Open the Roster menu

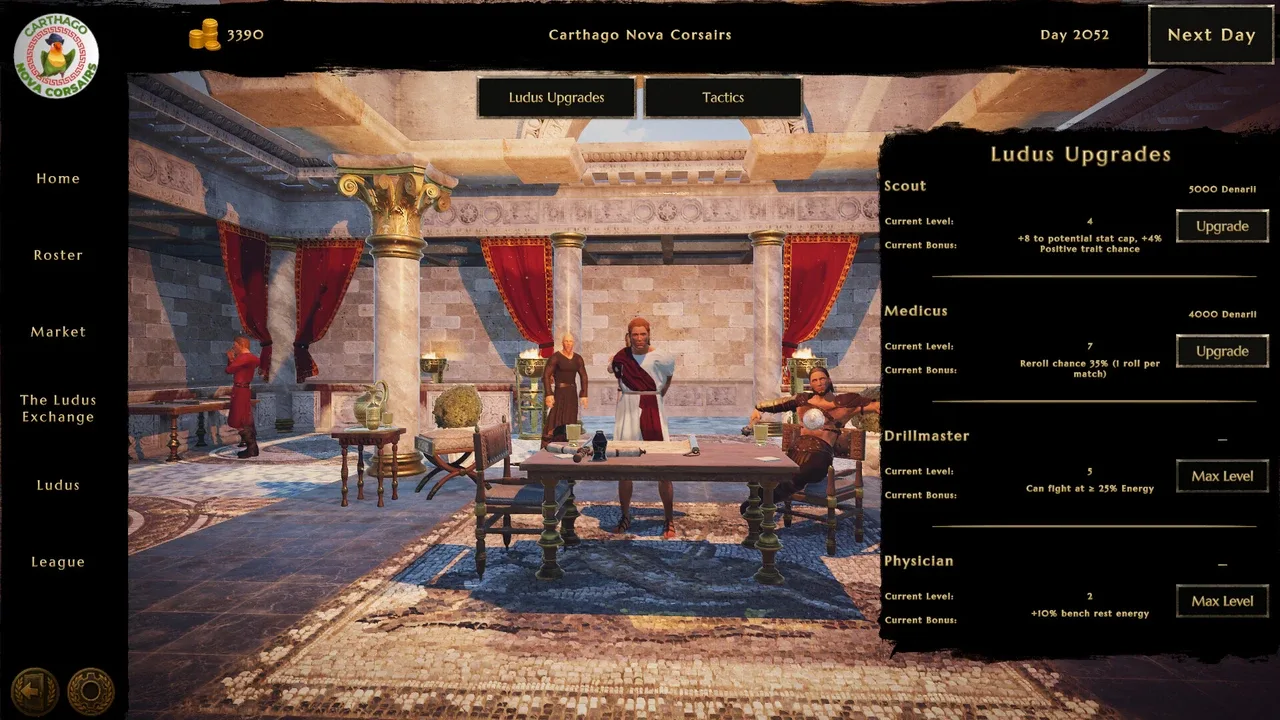(58, 255)
